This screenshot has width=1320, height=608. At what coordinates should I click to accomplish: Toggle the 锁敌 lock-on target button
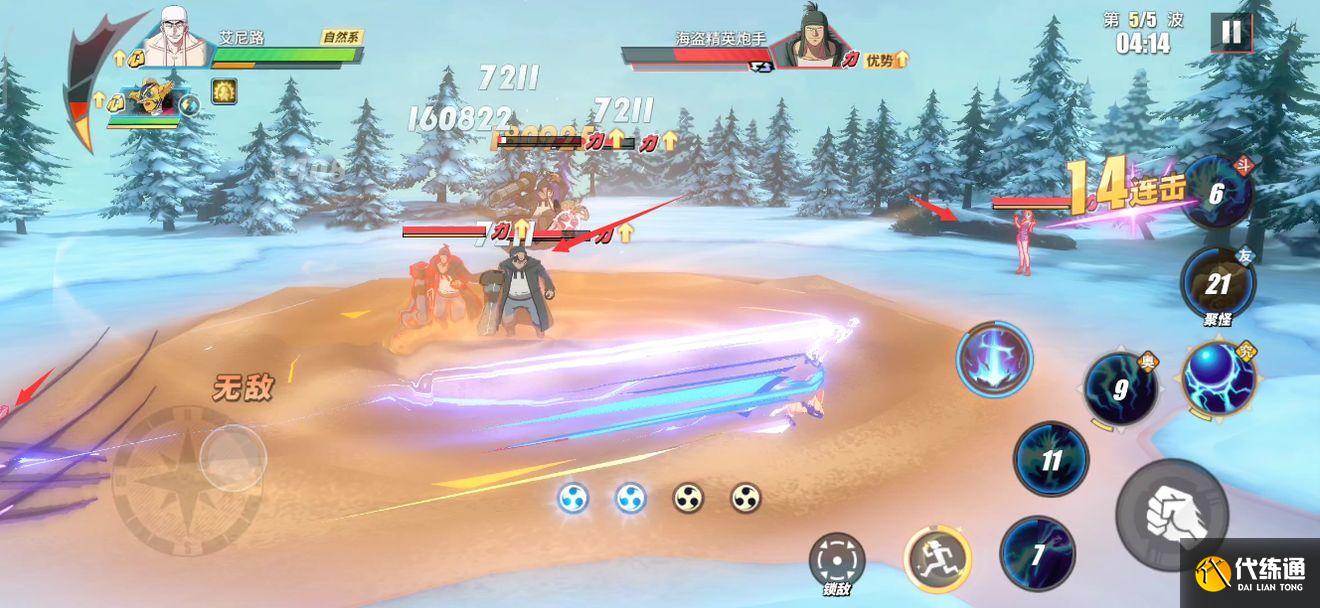point(836,560)
